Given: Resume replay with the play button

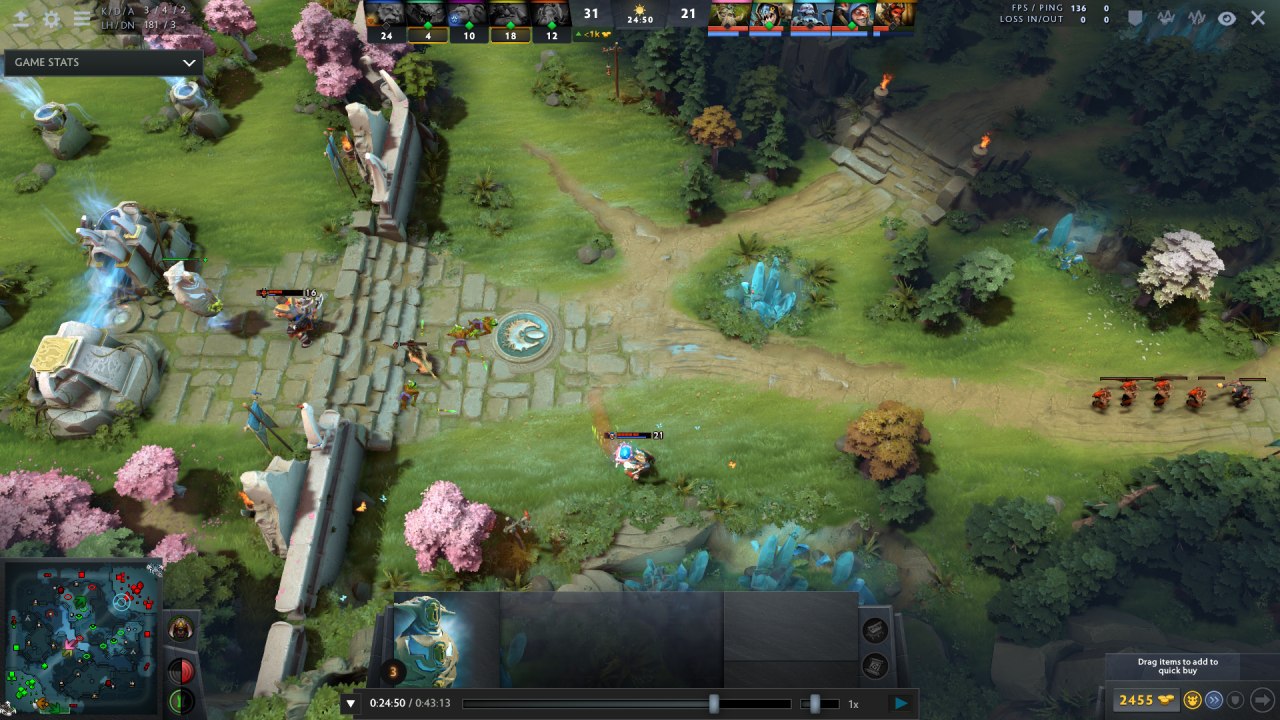Looking at the screenshot, I should click(x=901, y=703).
